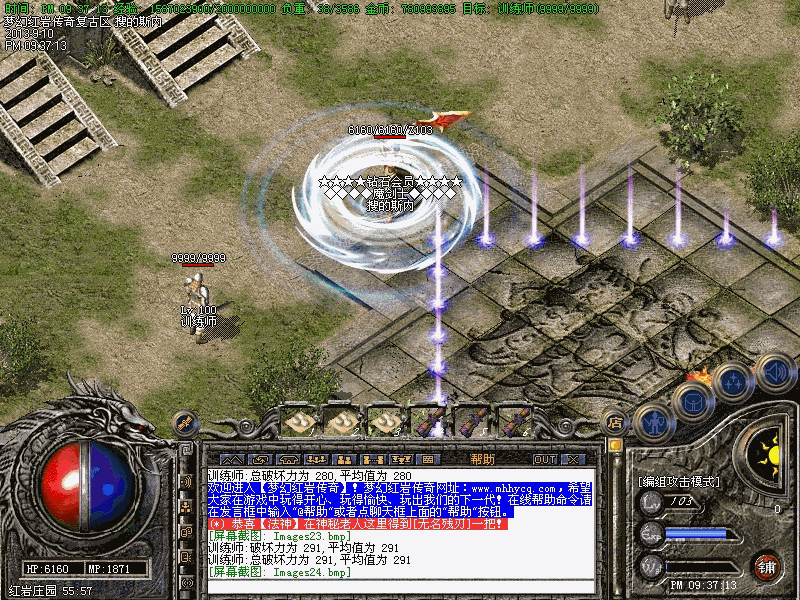Toggle the sound-wave chat channel button
Screen dimensions: 800x600
pyautogui.click(x=186, y=481)
